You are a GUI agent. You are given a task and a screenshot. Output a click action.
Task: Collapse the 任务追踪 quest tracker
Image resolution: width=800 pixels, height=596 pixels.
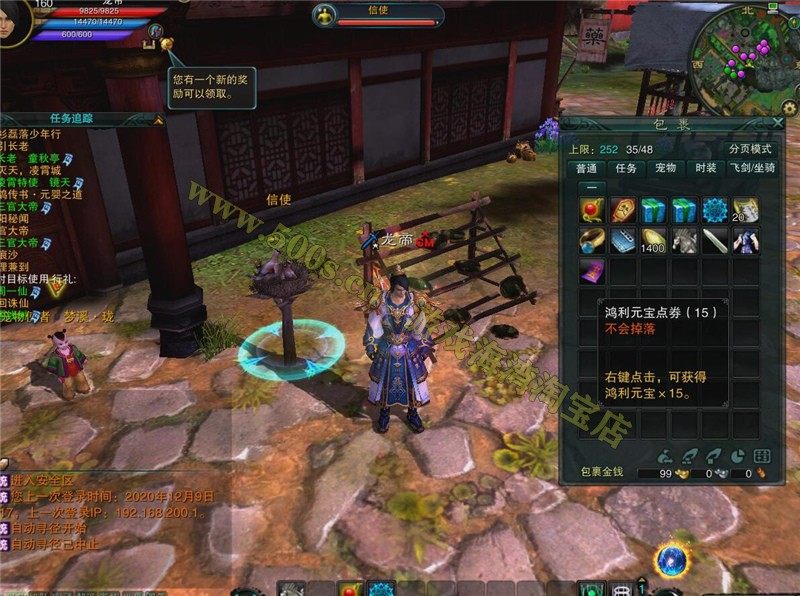(x=157, y=120)
